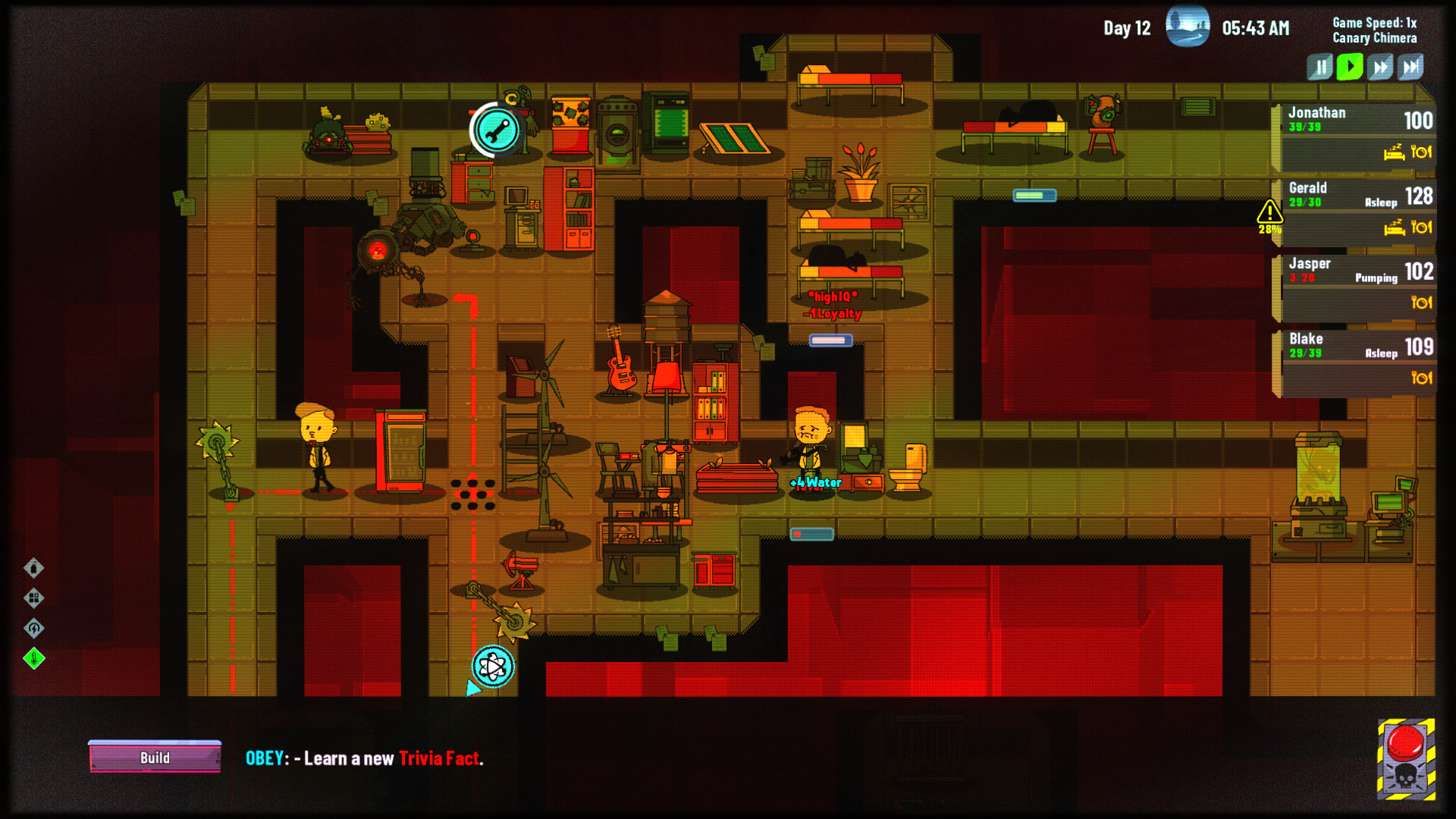1456x819 pixels.
Task: Click the atom science notification icon
Action: click(493, 667)
